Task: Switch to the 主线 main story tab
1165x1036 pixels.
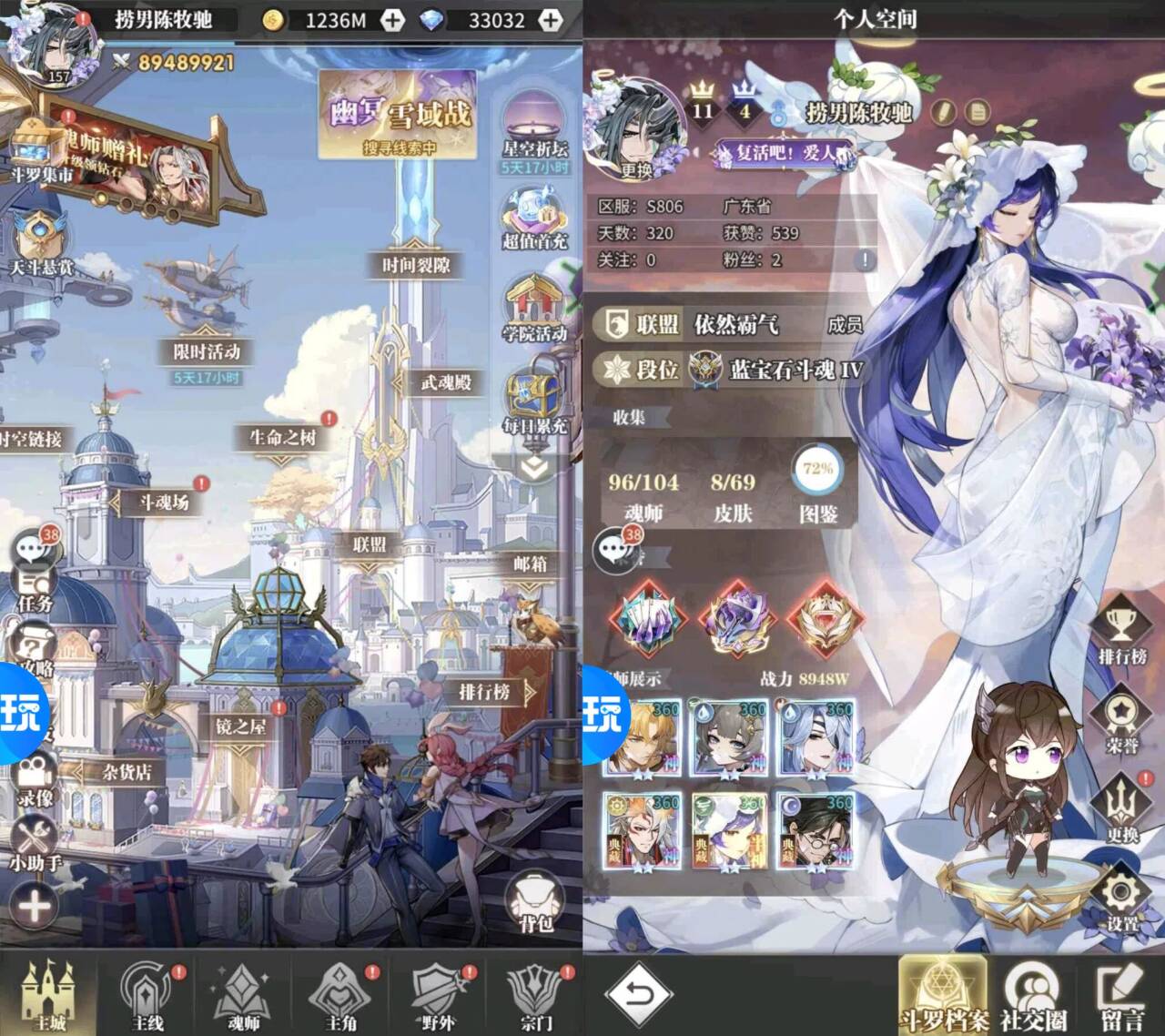Action: [x=147, y=997]
